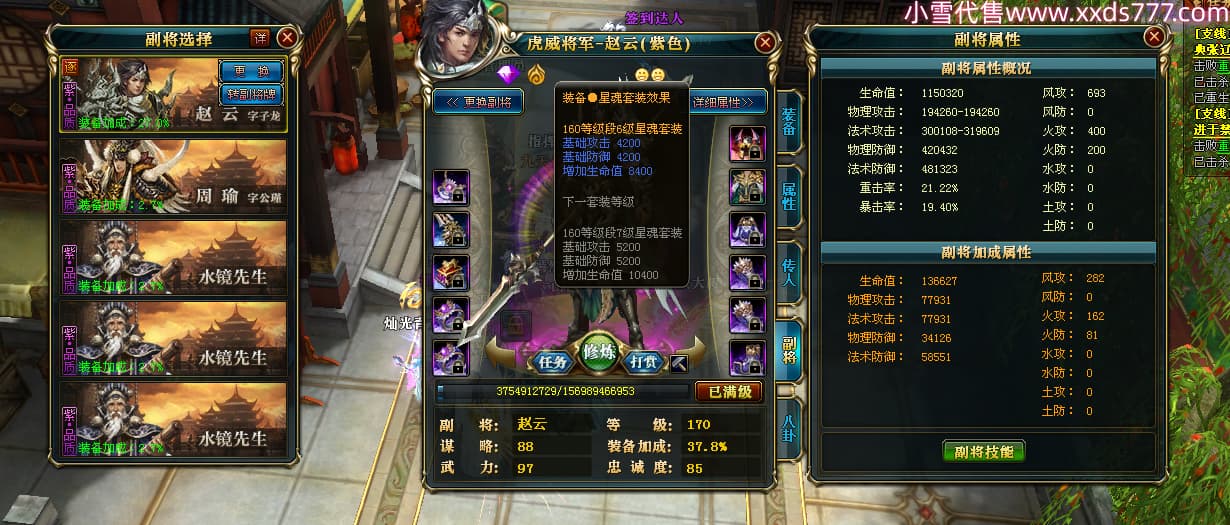Image resolution: width=1230 pixels, height=525 pixels.
Task: Click the 任务 button
Action: [552, 362]
